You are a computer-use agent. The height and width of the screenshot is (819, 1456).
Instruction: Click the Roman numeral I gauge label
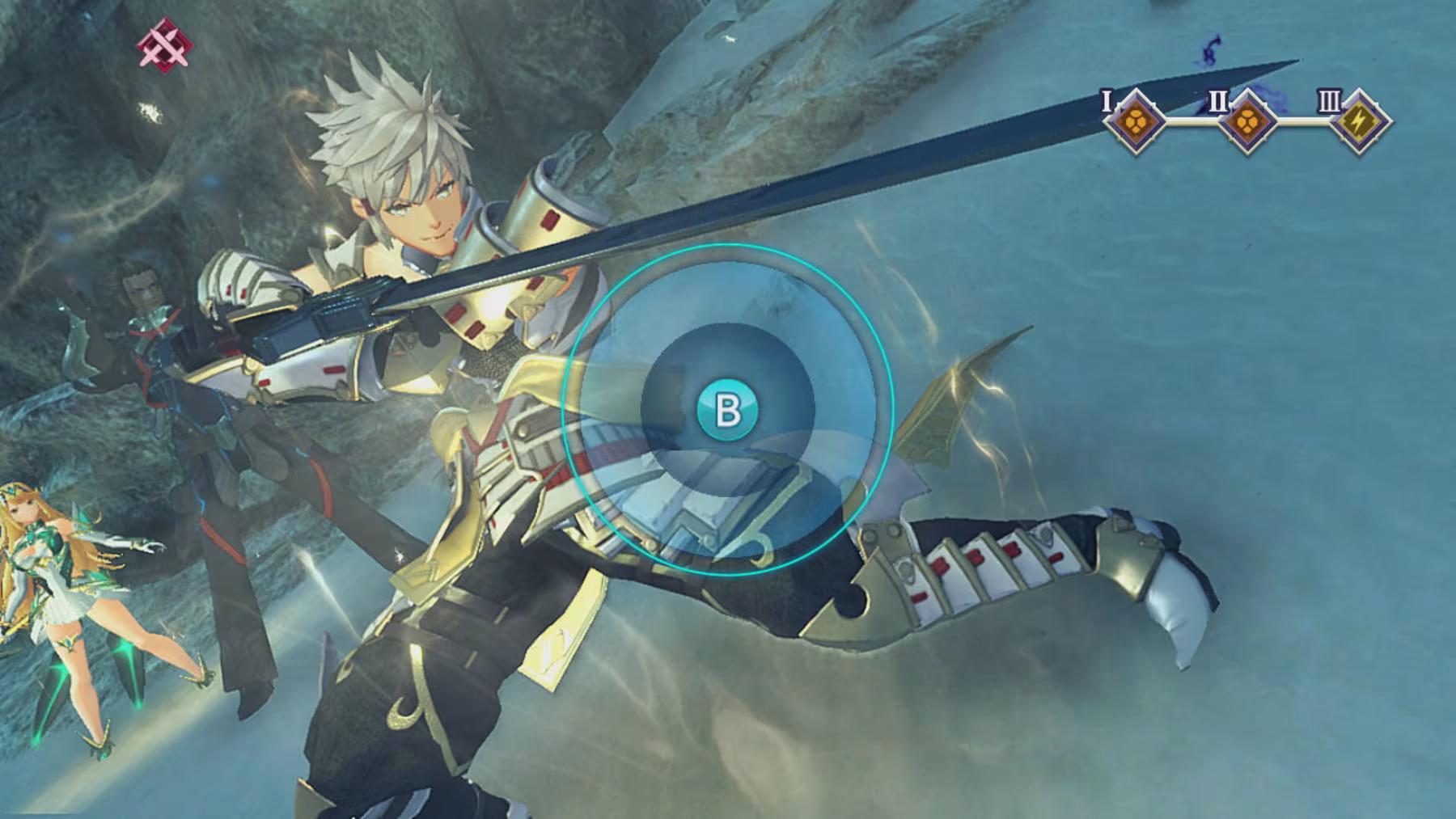[1107, 102]
